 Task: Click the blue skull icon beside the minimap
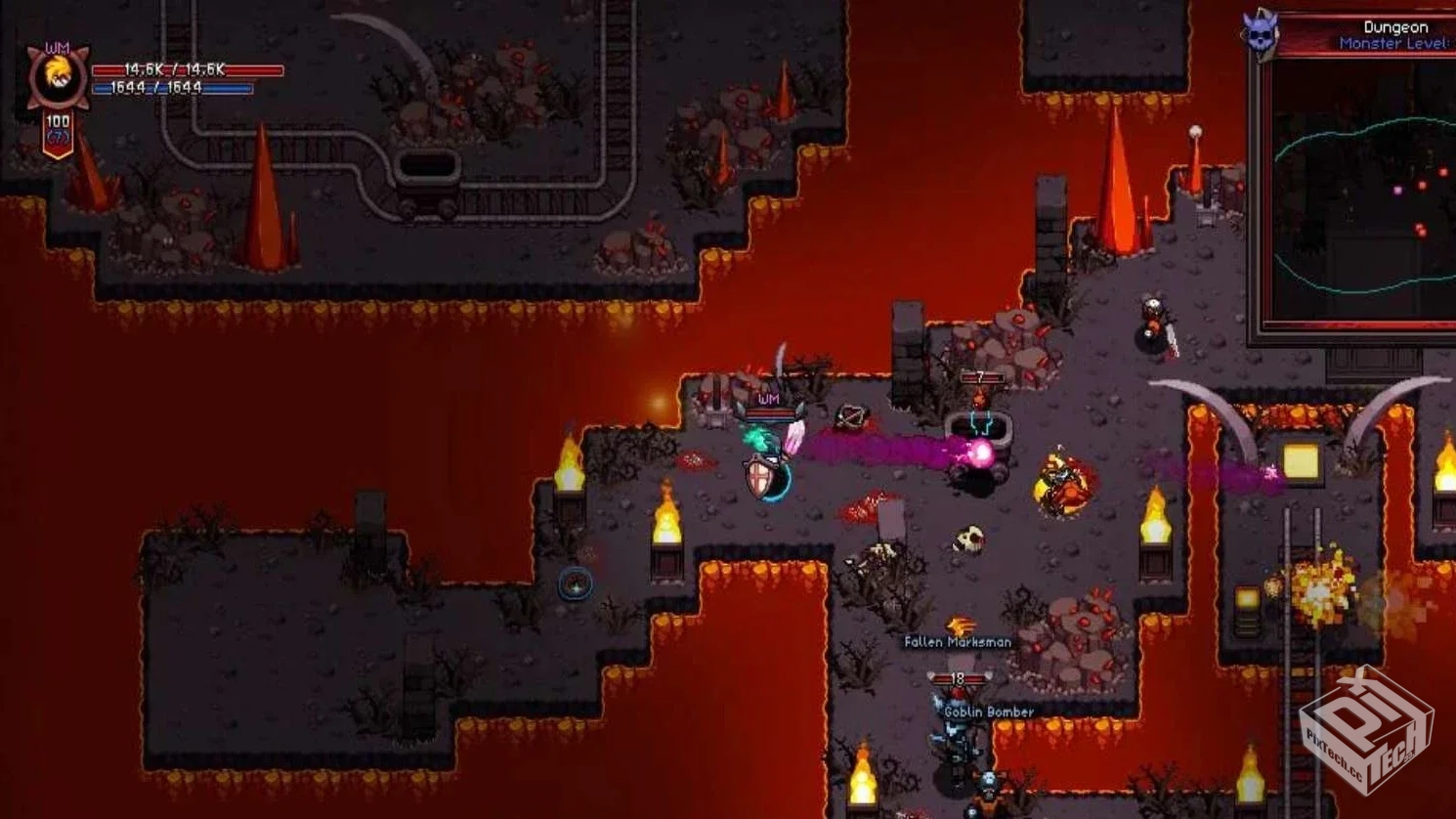pos(1261,35)
